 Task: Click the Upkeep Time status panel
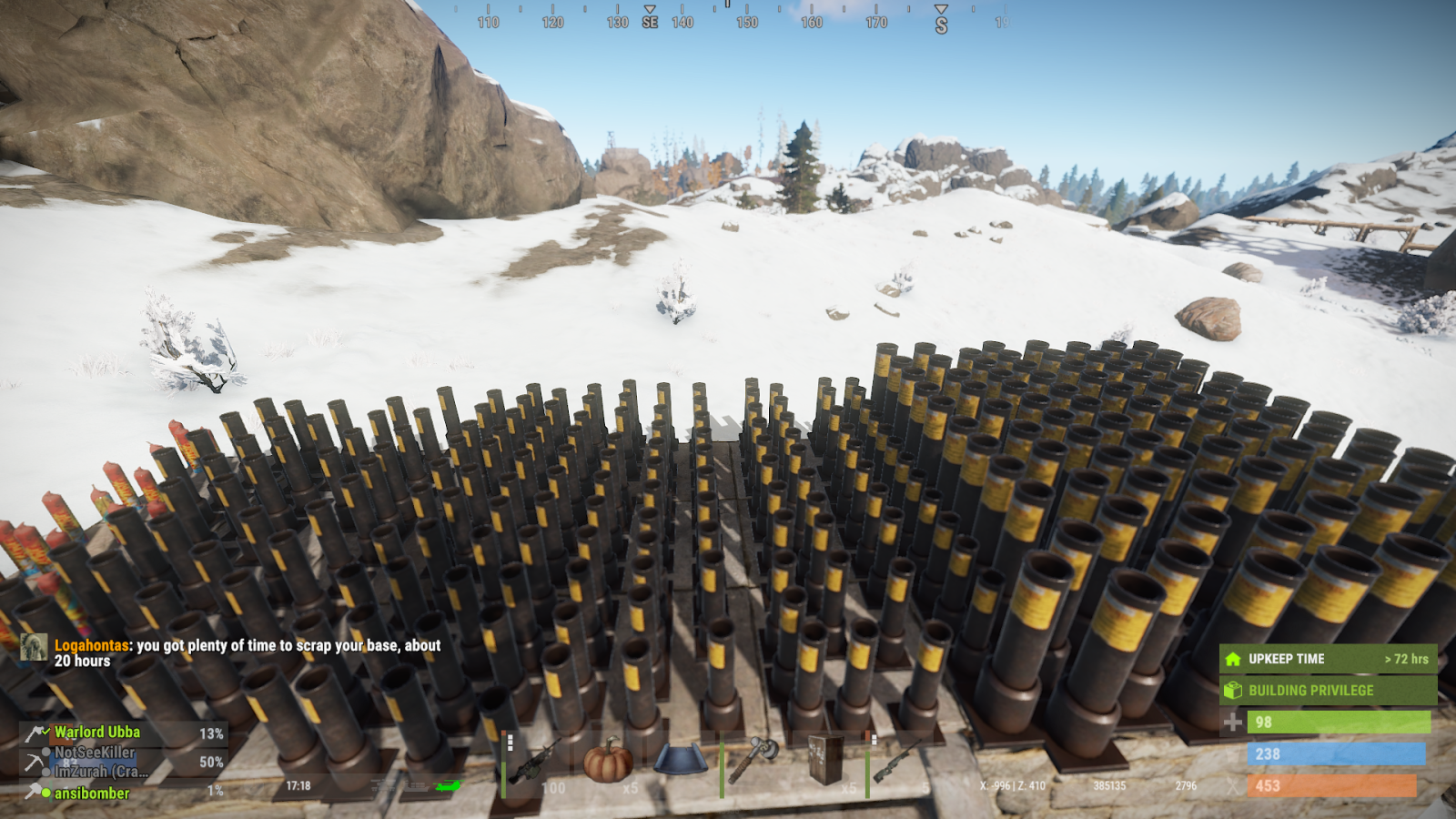(x=1328, y=659)
